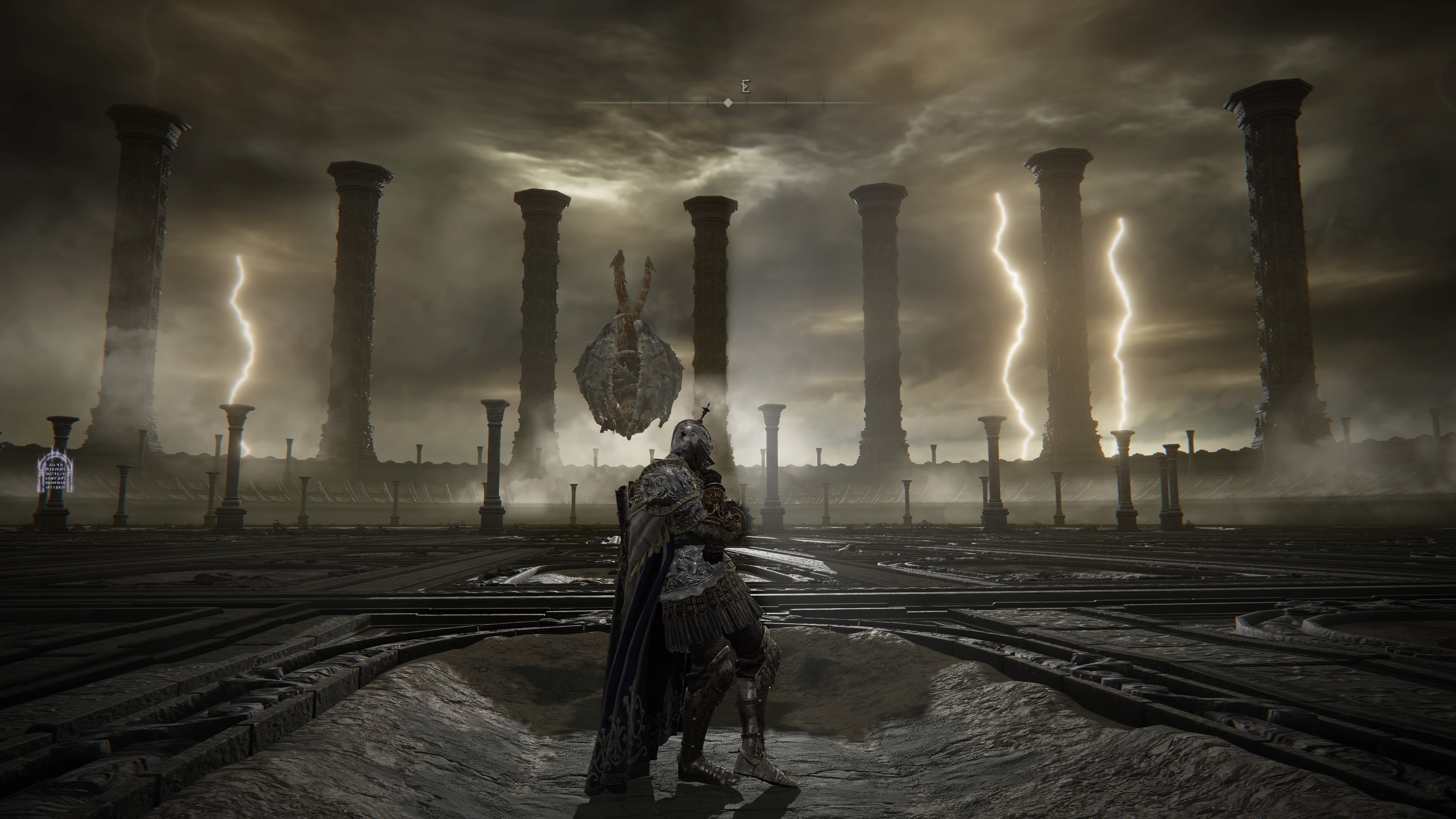The image size is (1456, 819).
Task: Select the East marker on the compass
Action: pos(745,86)
